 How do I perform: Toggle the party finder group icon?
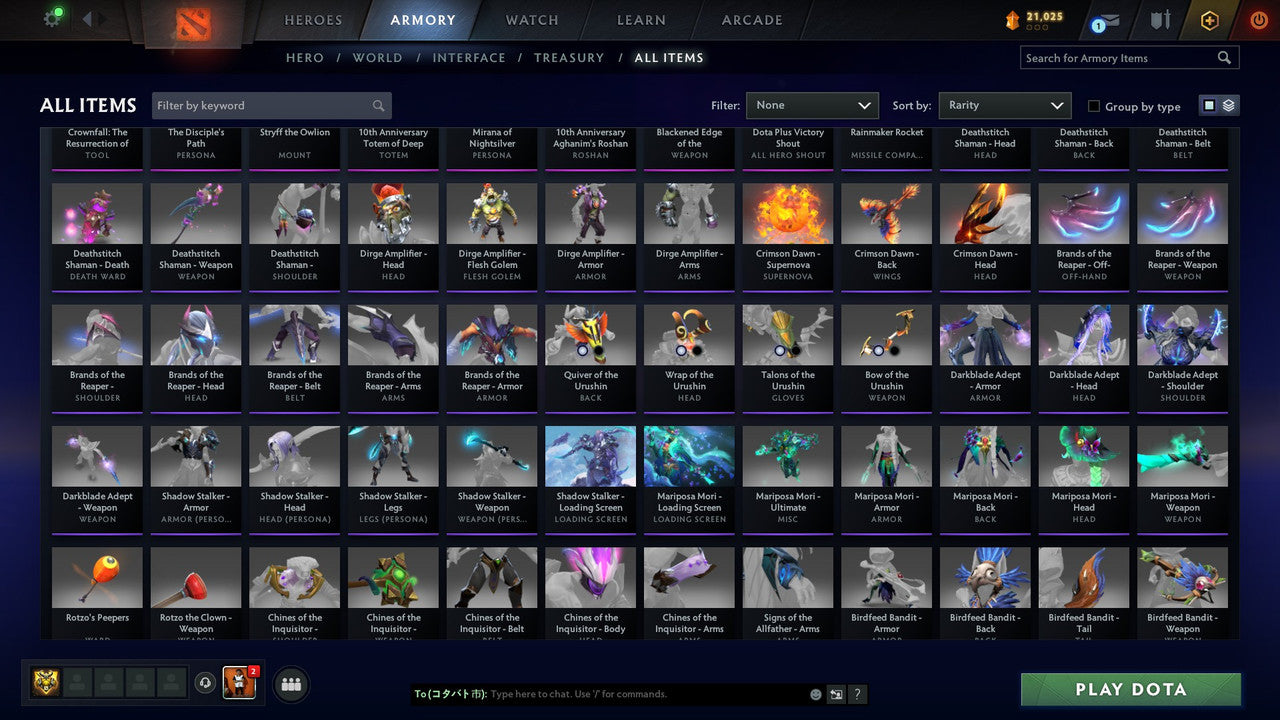pyautogui.click(x=290, y=684)
